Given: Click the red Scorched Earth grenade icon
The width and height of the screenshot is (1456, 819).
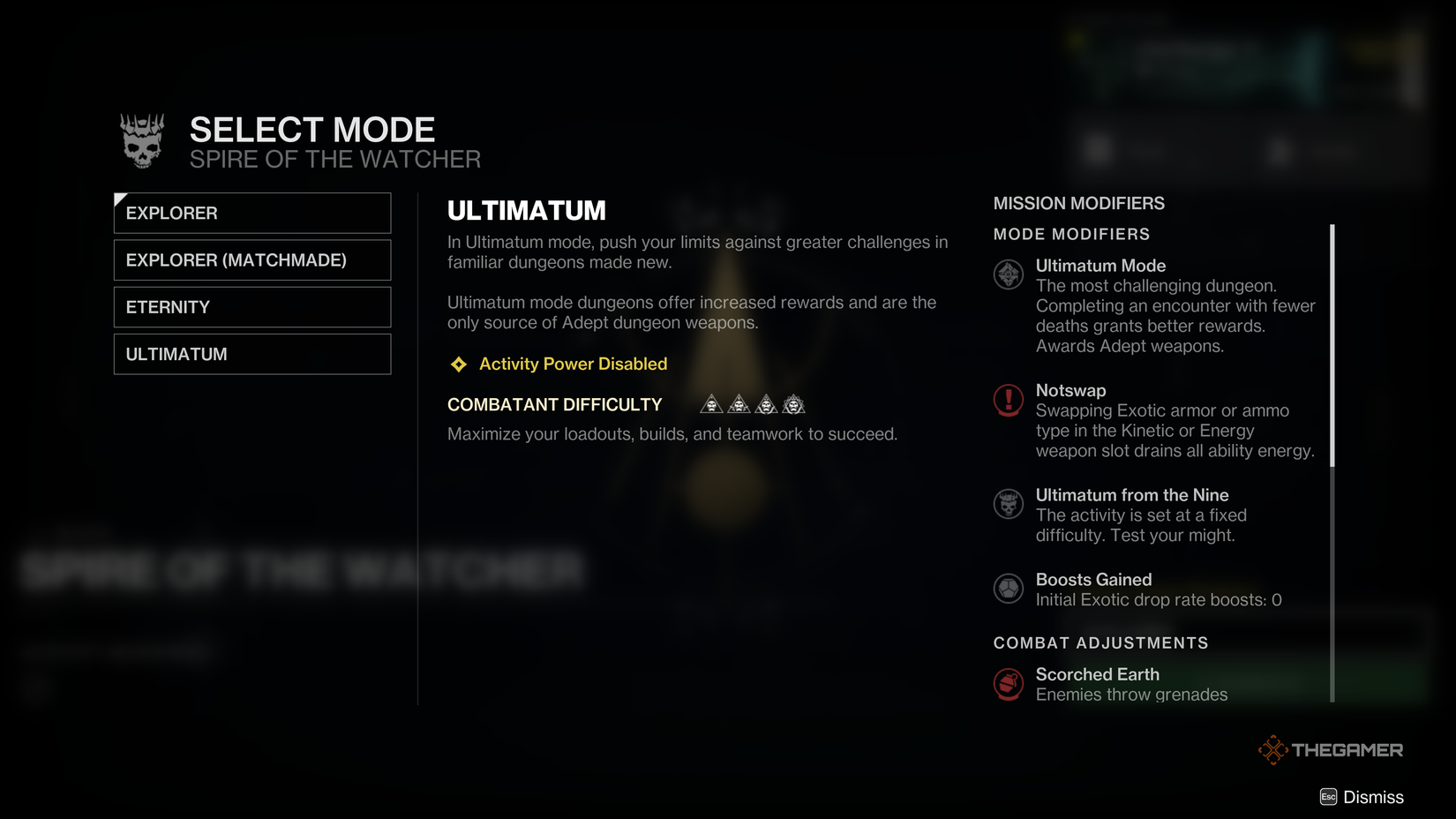Looking at the screenshot, I should [x=1008, y=684].
